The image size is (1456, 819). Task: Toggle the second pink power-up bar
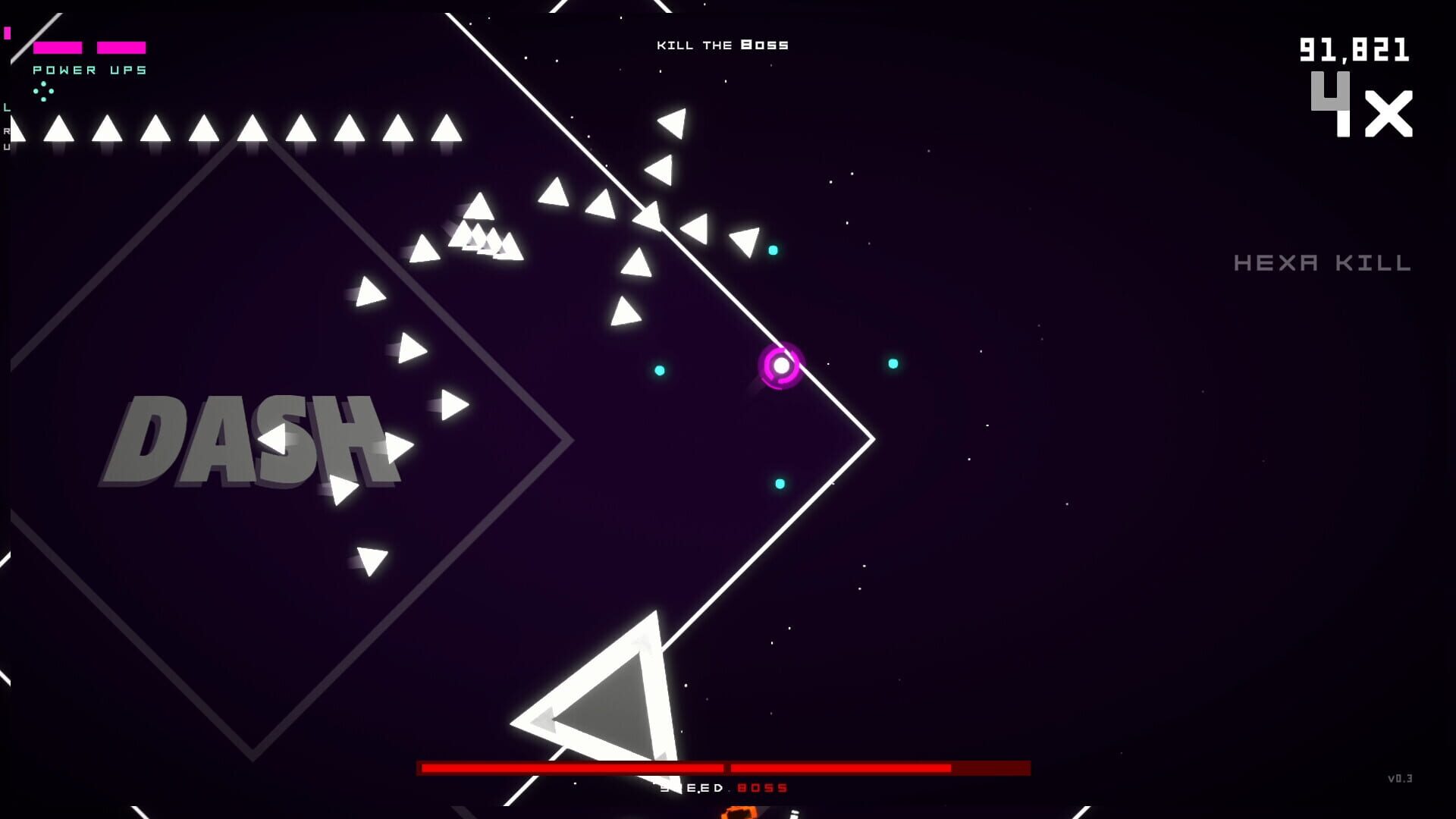pyautogui.click(x=120, y=47)
